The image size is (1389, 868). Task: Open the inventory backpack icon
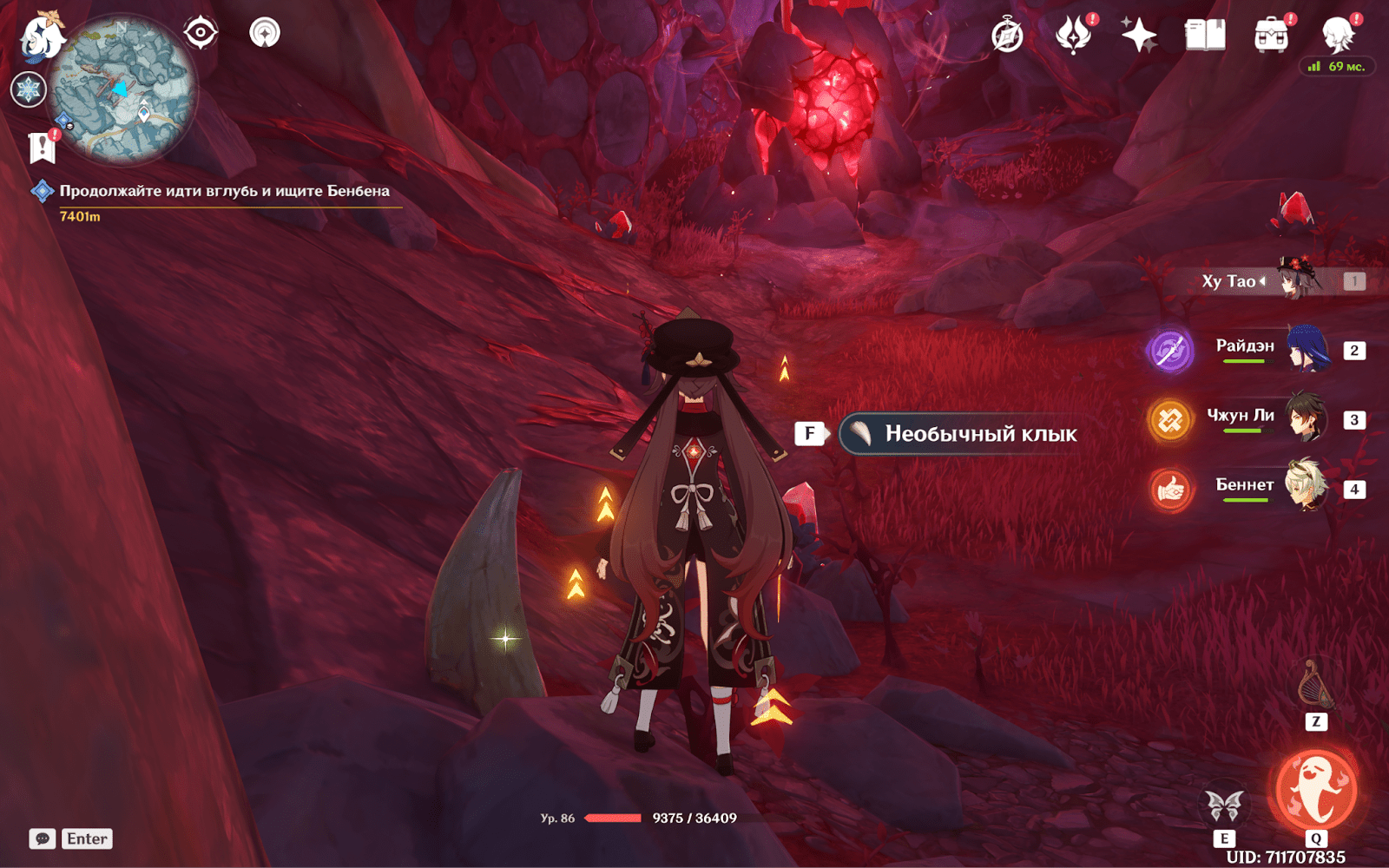click(x=1271, y=36)
